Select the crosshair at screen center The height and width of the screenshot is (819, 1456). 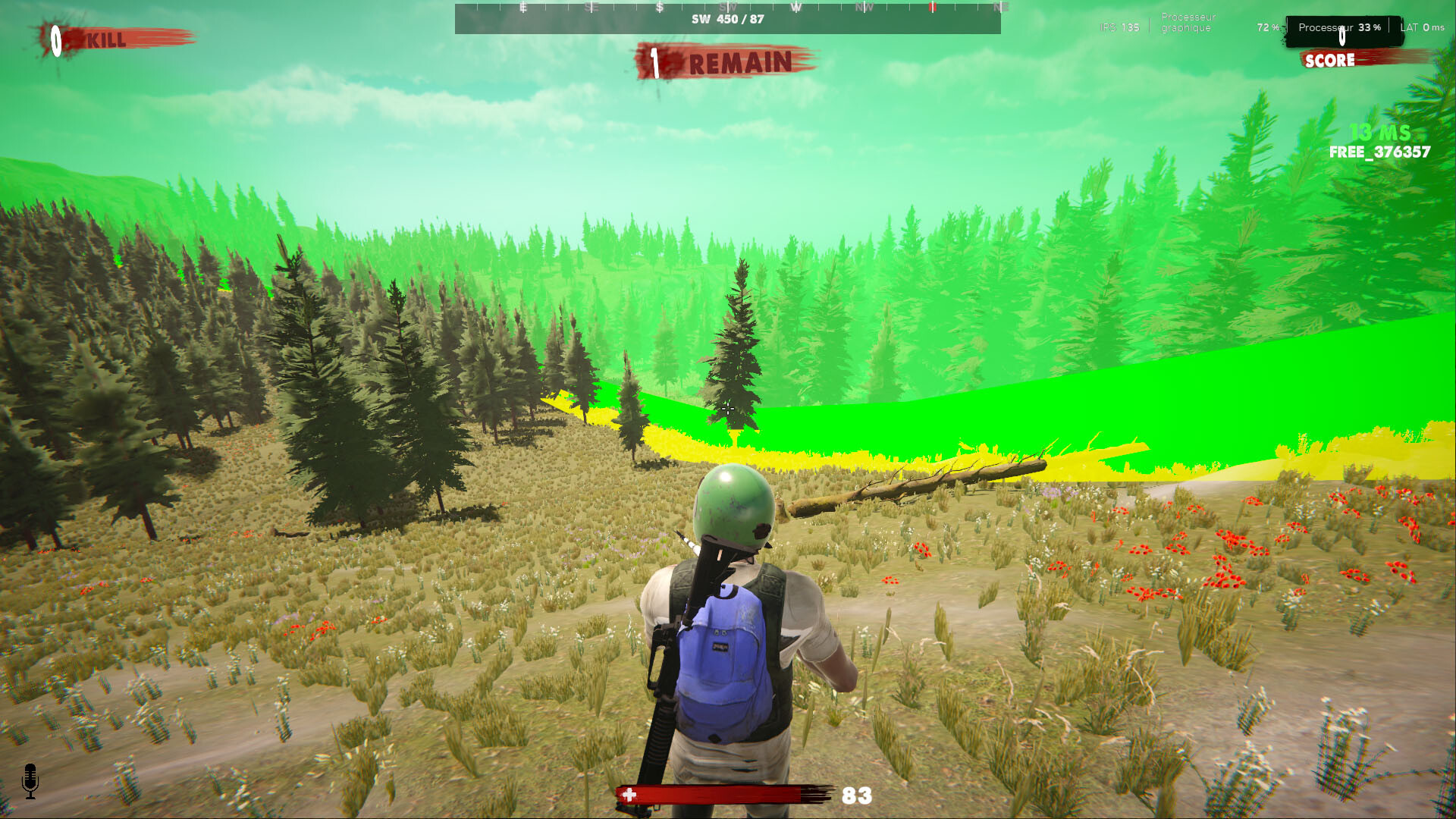tap(728, 409)
